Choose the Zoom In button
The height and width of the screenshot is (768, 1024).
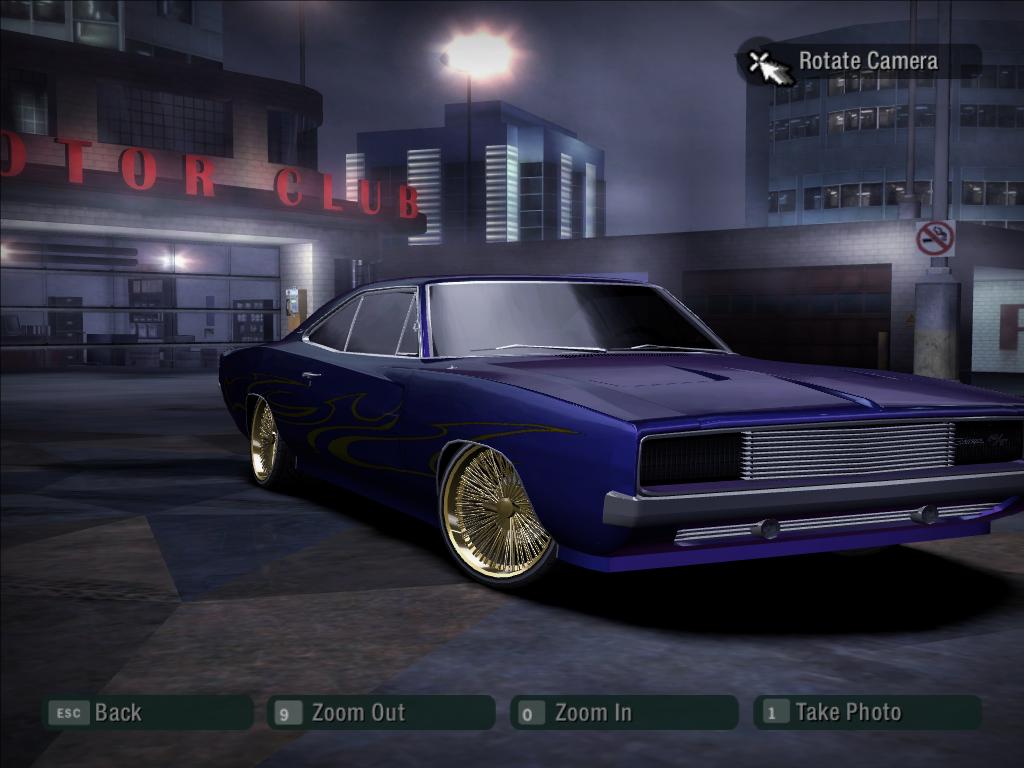623,713
